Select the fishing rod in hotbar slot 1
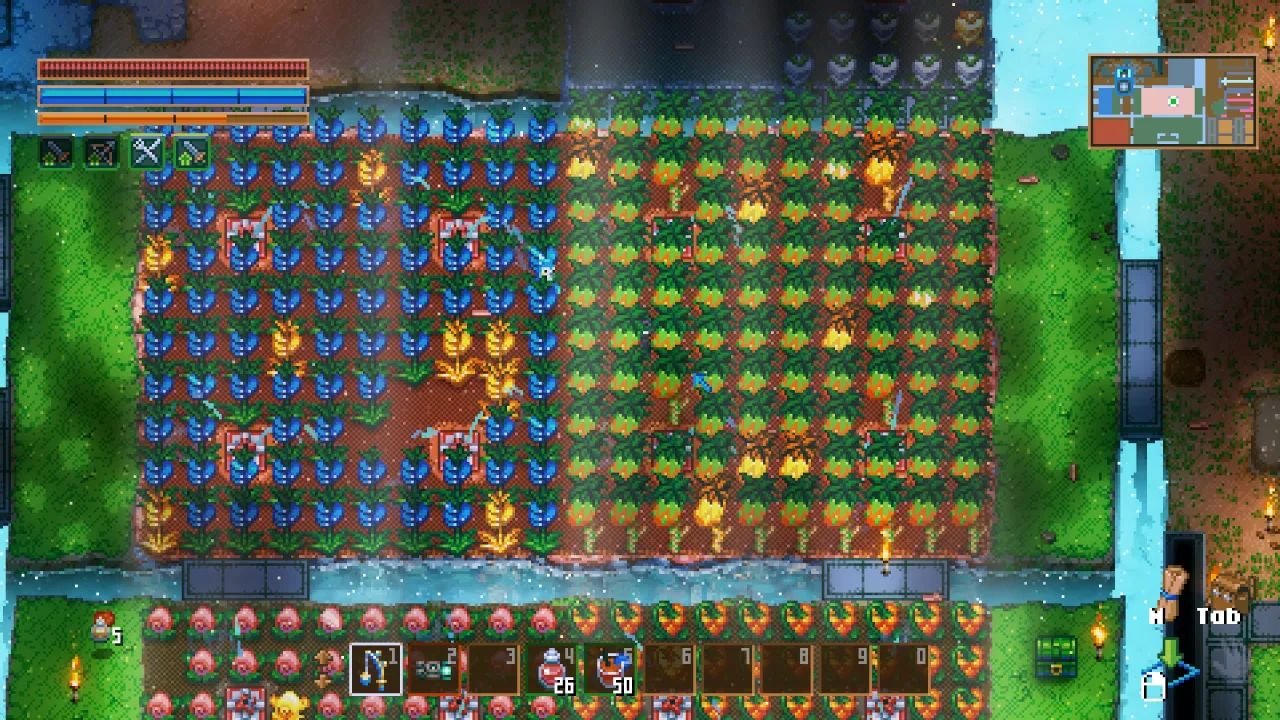The height and width of the screenshot is (720, 1280). (x=376, y=670)
